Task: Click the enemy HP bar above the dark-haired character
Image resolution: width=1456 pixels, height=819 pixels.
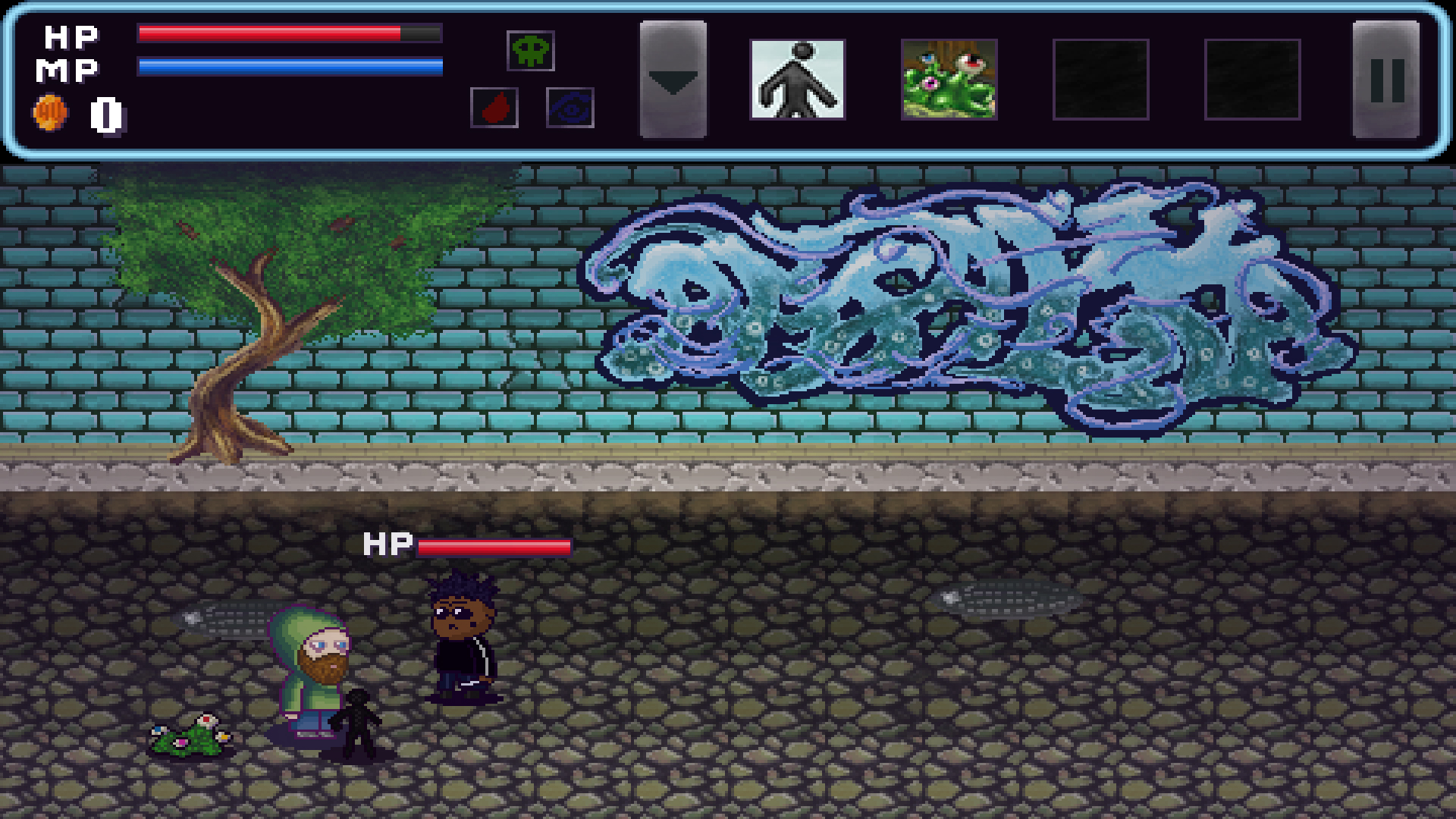Action: click(493, 545)
